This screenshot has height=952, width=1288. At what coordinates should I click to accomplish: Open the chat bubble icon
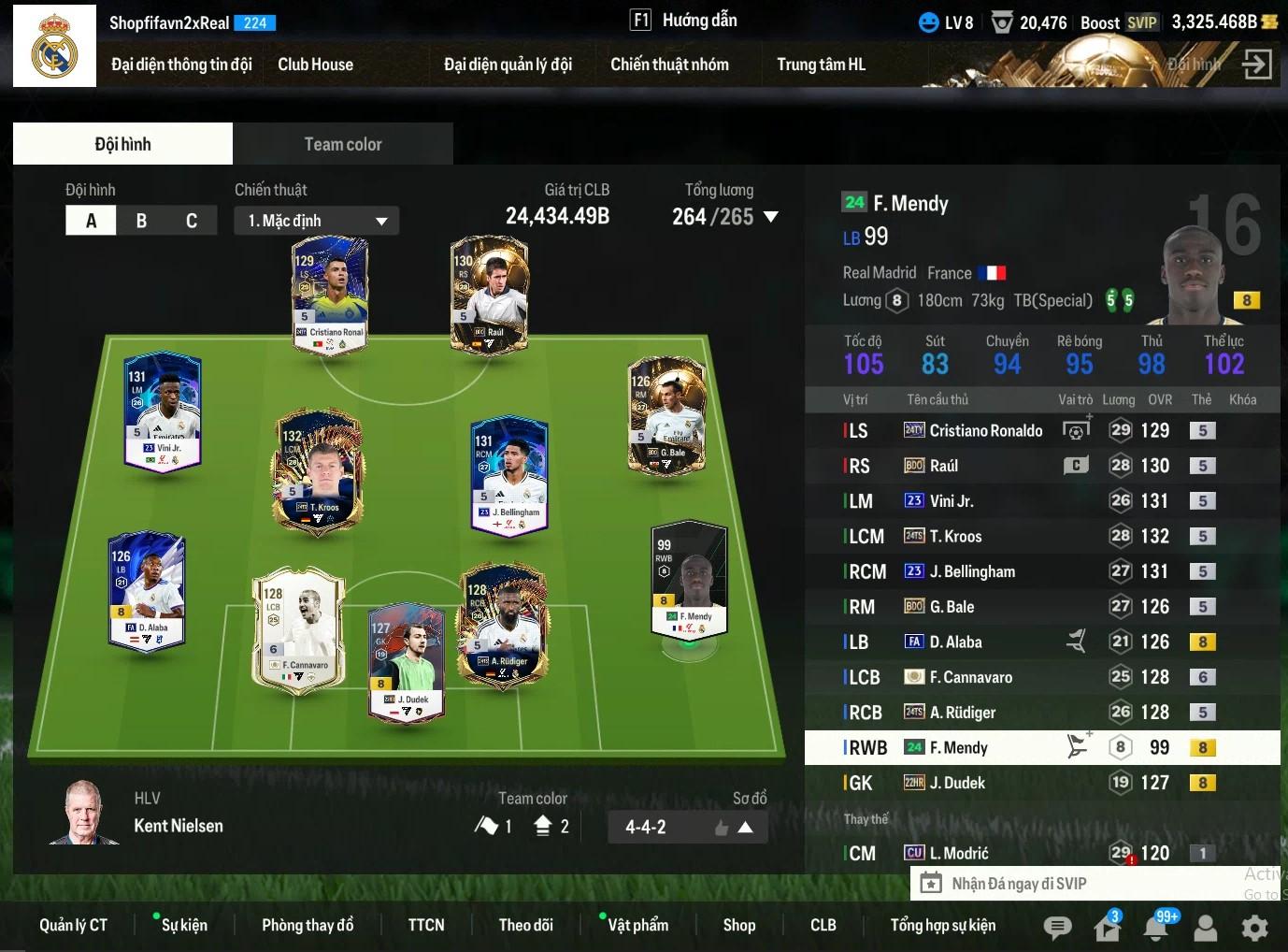pyautogui.click(x=1057, y=927)
